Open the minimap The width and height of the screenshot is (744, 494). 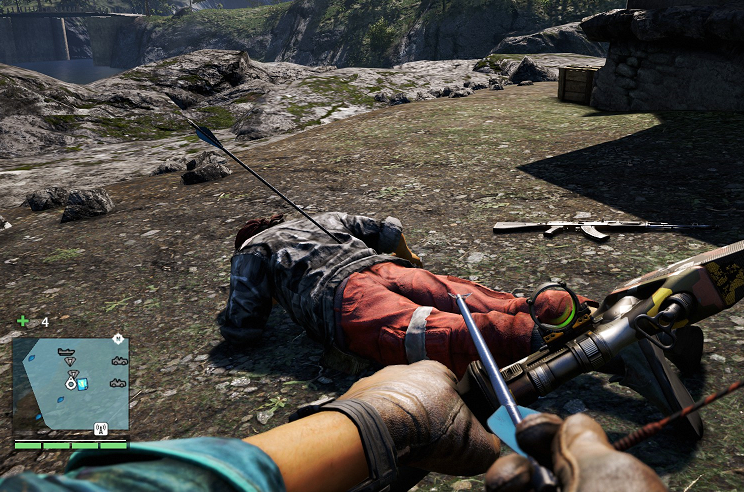click(70, 384)
